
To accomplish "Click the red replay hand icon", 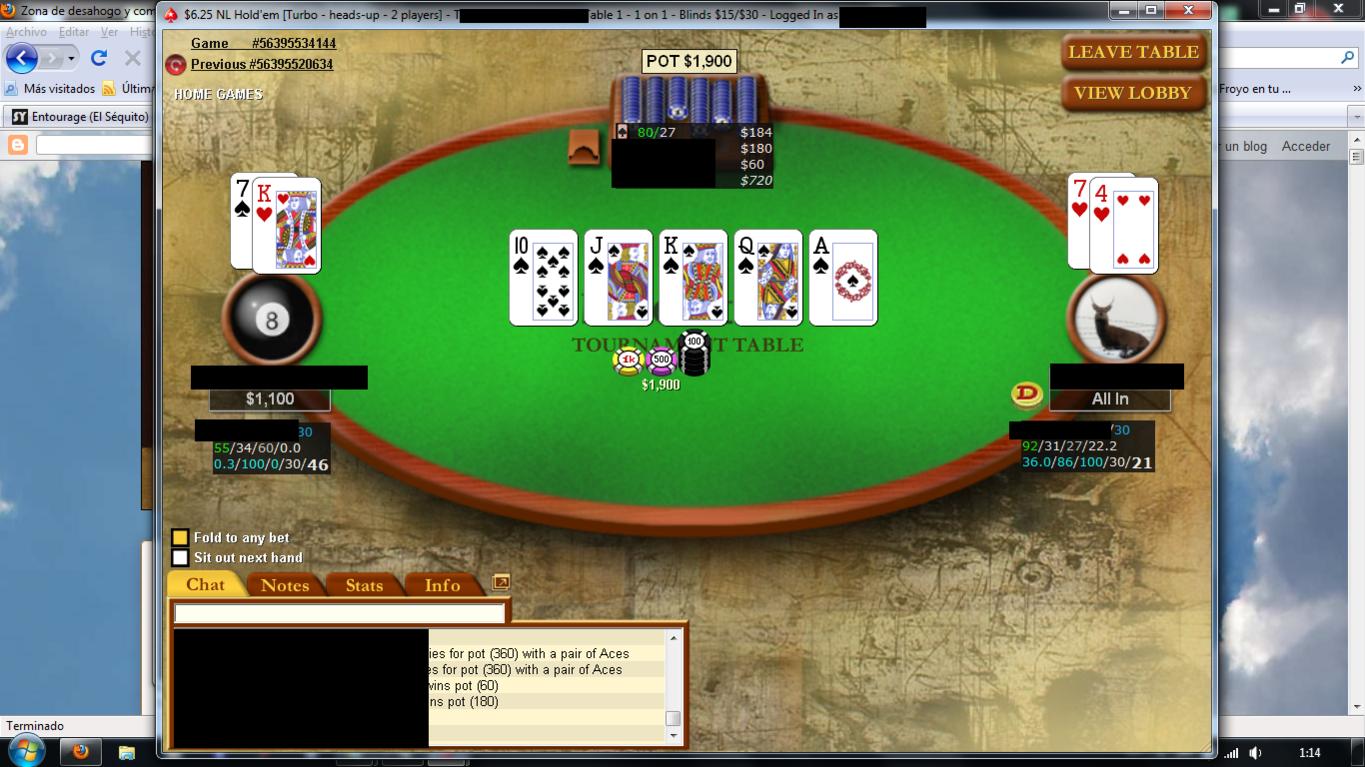I will coord(176,65).
